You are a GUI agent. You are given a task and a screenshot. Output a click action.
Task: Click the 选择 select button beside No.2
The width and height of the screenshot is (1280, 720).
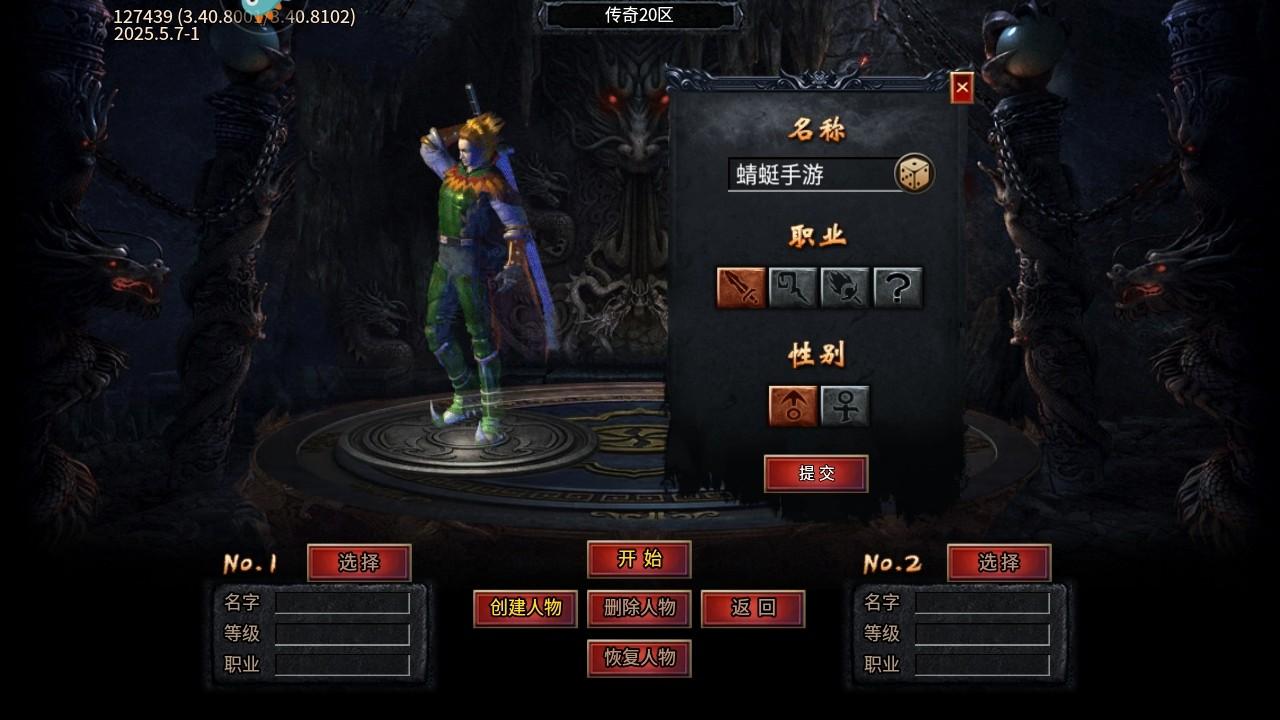[999, 563]
